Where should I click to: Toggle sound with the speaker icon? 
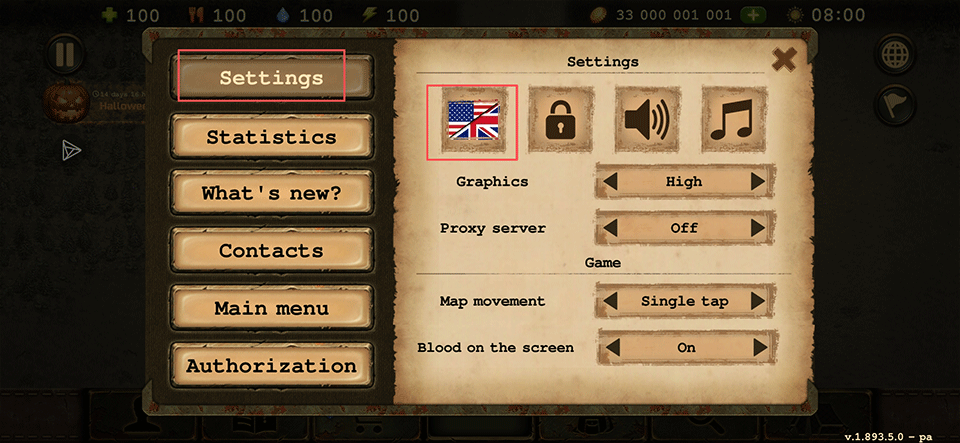coord(646,122)
